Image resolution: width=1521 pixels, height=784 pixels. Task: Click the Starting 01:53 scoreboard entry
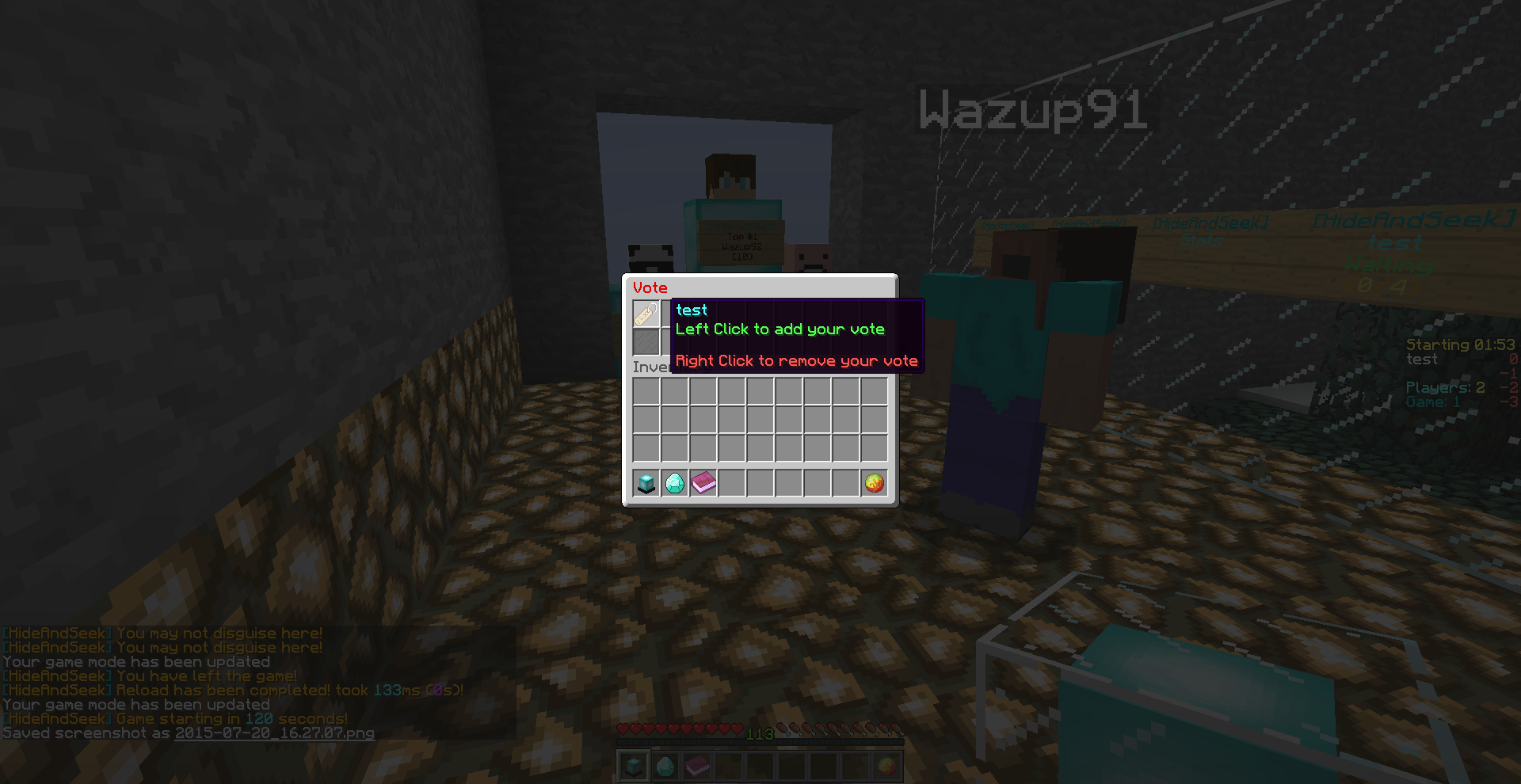click(x=1461, y=344)
